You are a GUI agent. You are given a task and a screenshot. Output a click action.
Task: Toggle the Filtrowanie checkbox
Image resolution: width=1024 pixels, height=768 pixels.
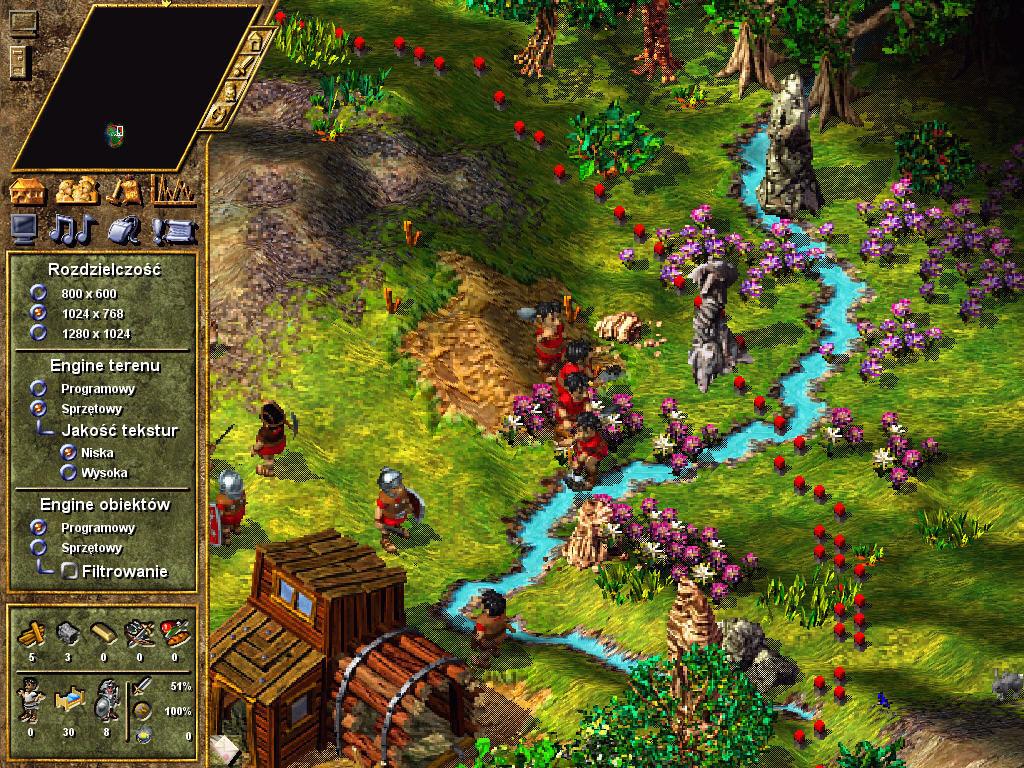70,572
